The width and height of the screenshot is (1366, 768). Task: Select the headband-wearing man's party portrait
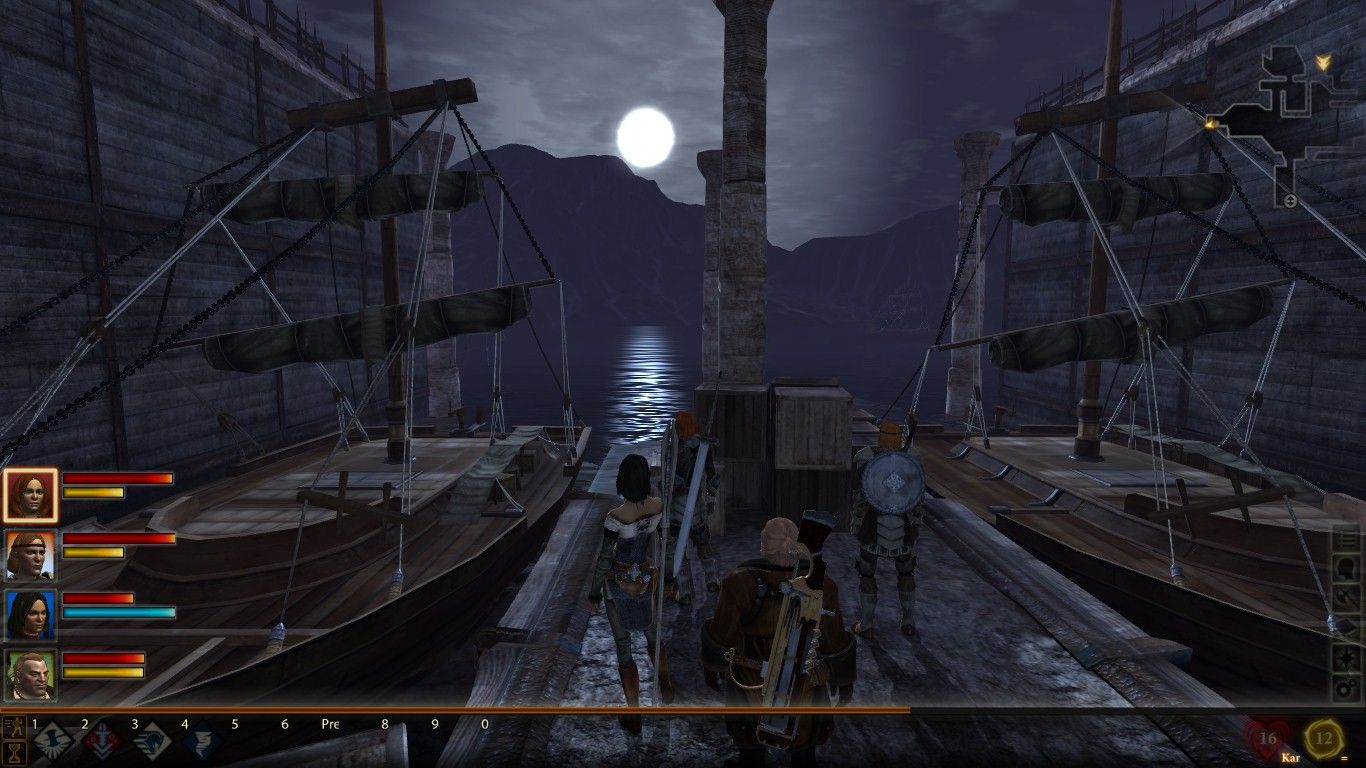(30, 555)
